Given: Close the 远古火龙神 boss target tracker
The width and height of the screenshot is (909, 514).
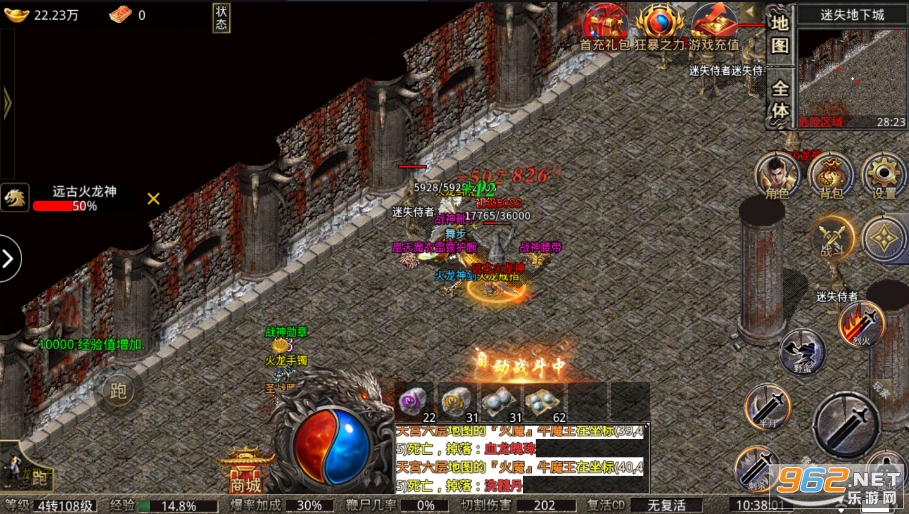Looking at the screenshot, I should (153, 198).
